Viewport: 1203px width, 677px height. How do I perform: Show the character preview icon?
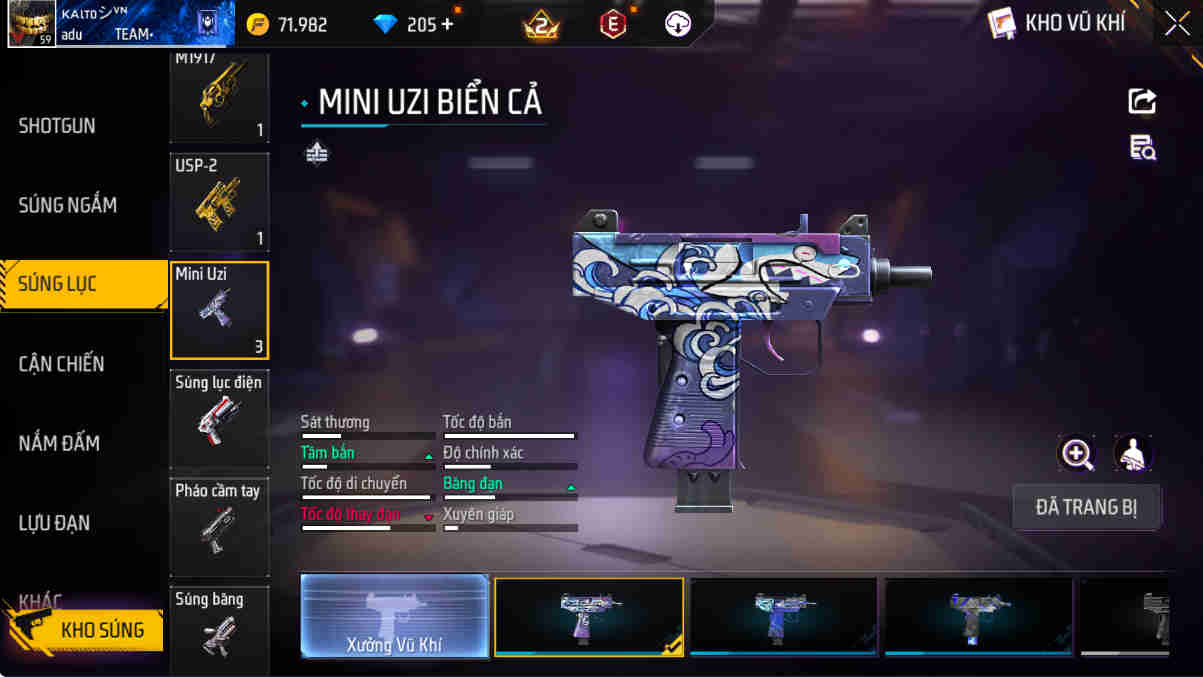[x=1133, y=454]
